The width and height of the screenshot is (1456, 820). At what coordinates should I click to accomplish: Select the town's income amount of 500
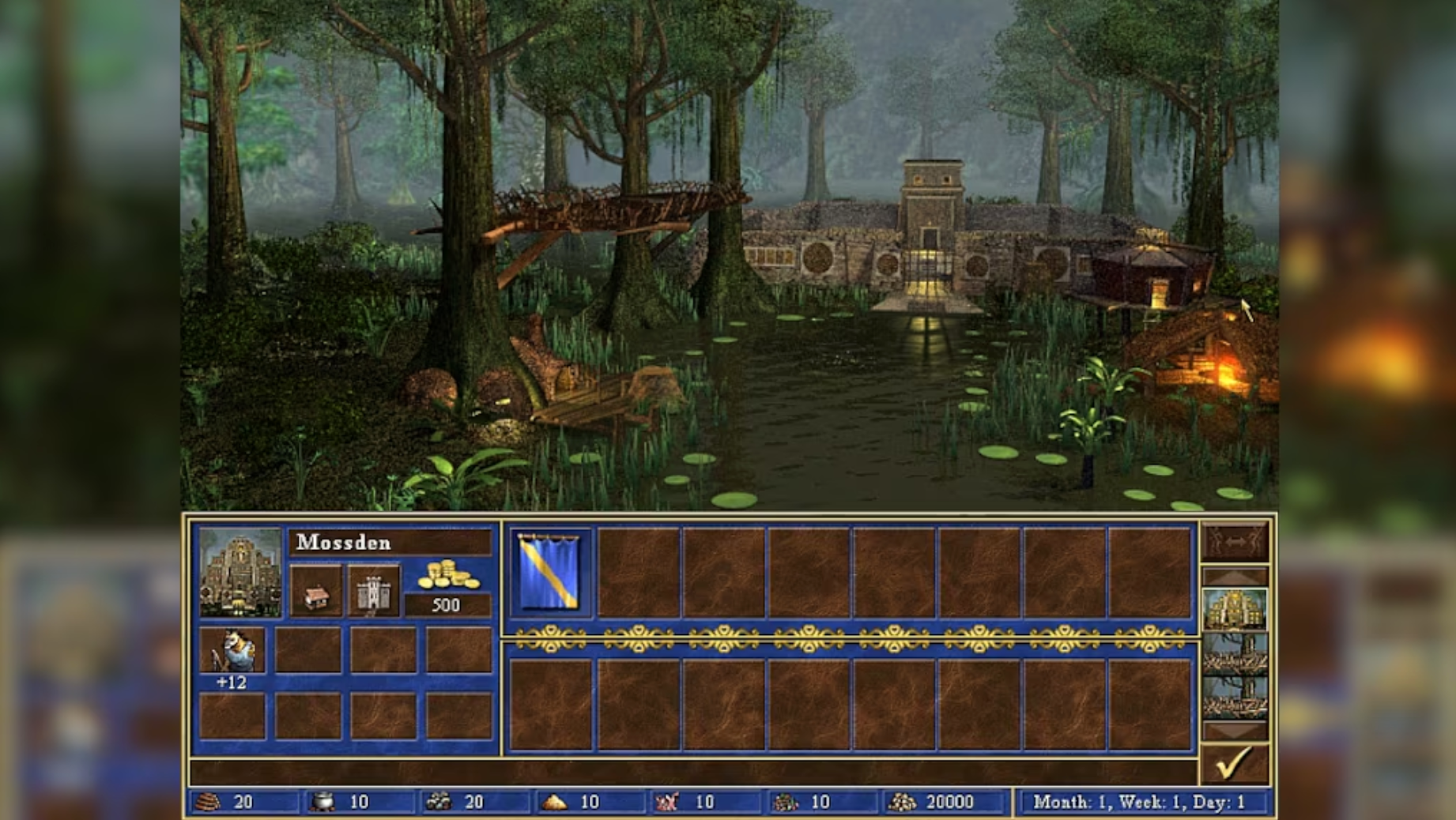click(447, 605)
